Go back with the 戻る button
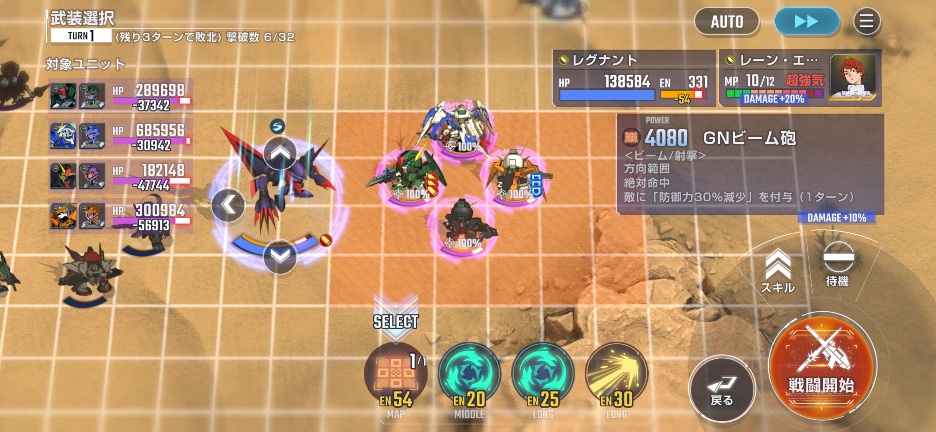 (x=722, y=385)
